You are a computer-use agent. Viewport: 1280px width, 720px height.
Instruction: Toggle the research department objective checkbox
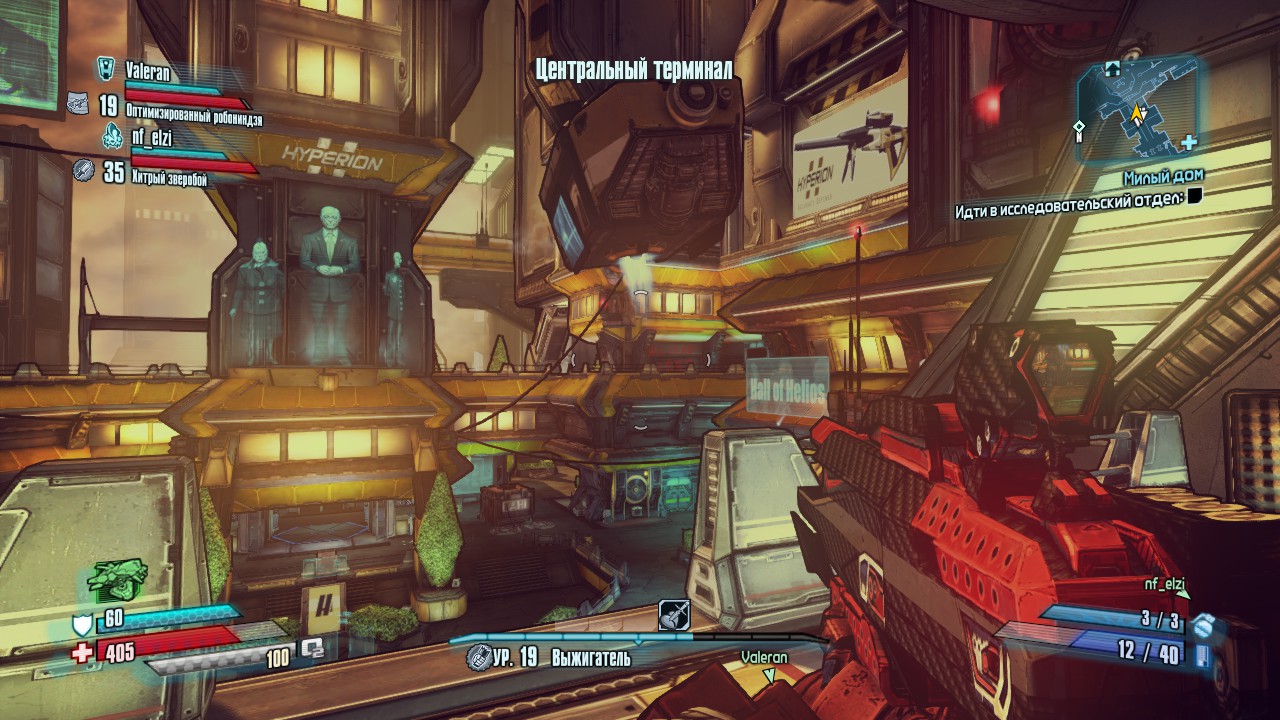1194,197
